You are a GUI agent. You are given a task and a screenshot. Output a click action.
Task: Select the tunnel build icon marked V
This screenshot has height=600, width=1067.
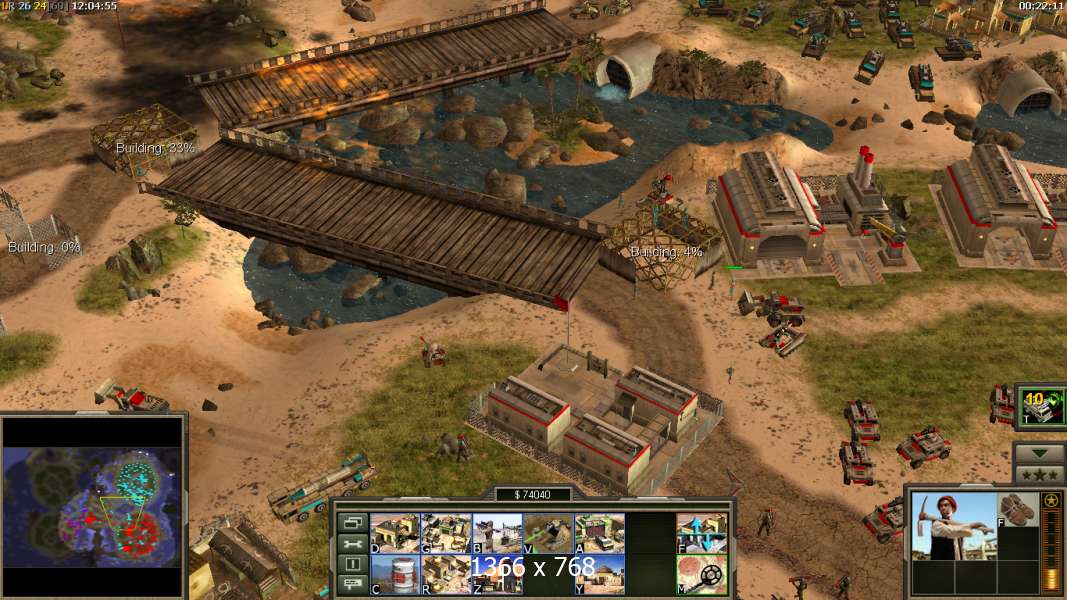pos(548,534)
